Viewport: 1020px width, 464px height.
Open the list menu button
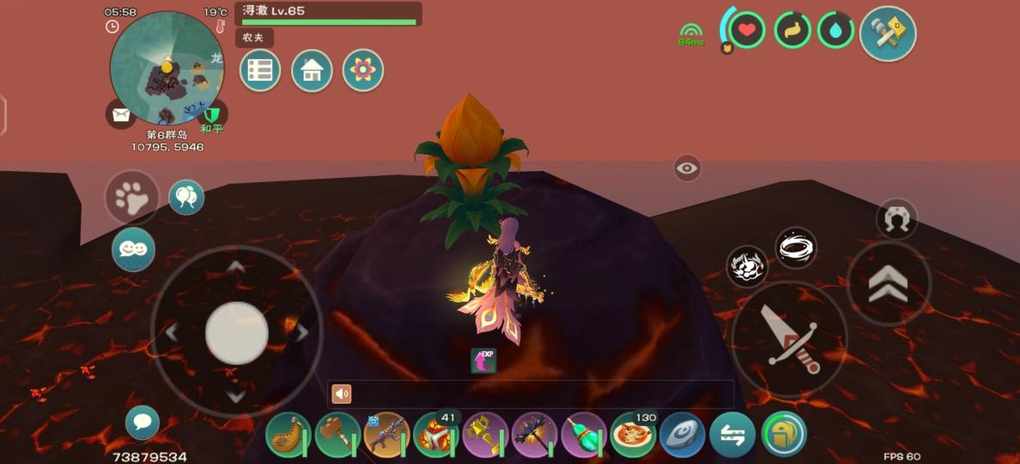coord(260,71)
